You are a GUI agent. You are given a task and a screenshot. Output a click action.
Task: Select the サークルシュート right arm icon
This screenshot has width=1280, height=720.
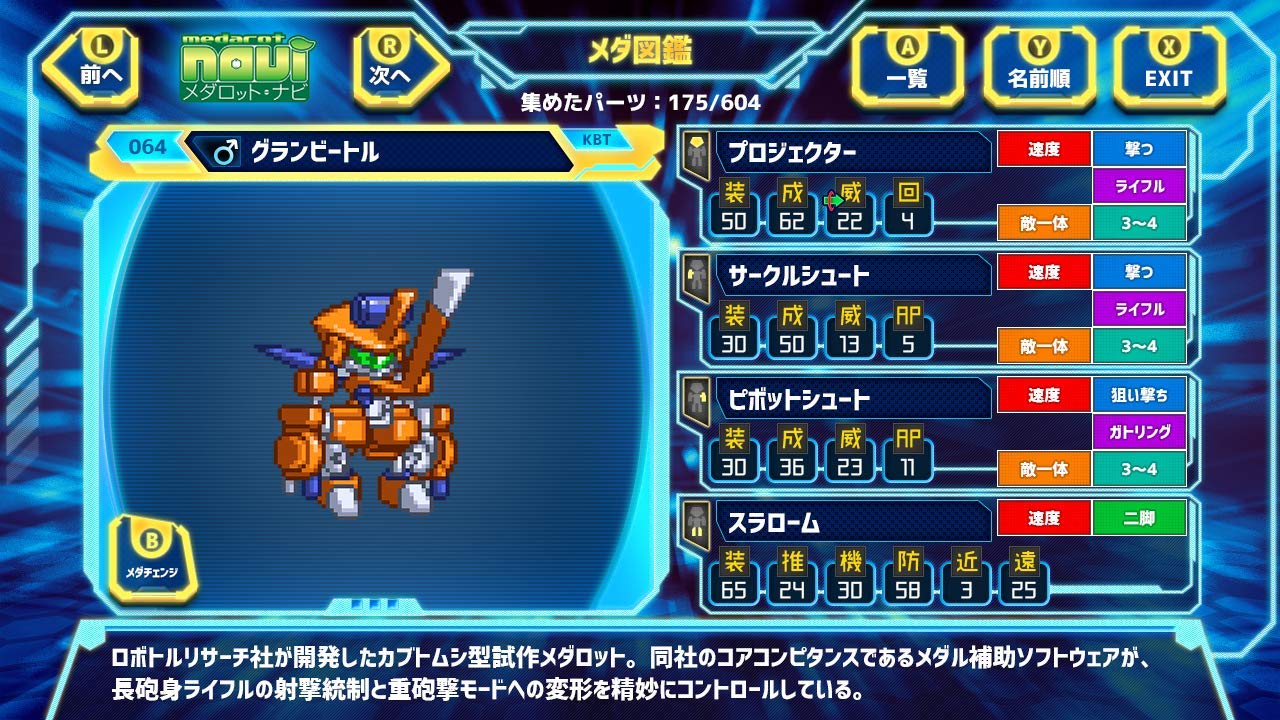pyautogui.click(x=697, y=277)
